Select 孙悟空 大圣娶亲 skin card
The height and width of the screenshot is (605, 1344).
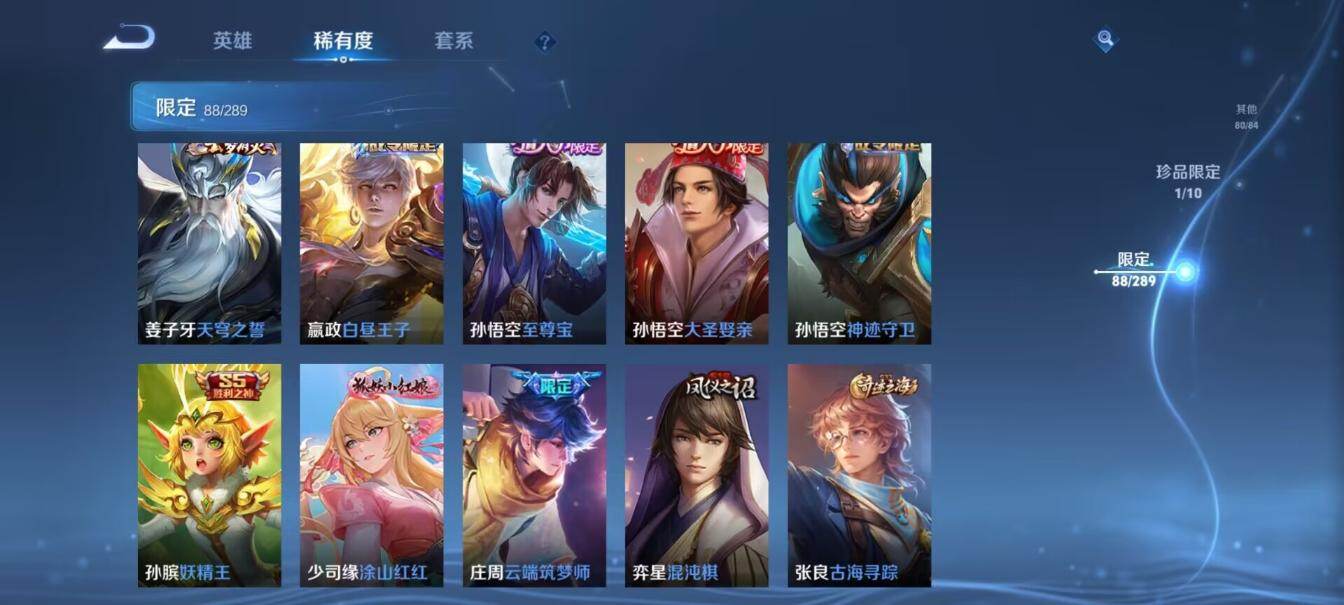point(696,243)
